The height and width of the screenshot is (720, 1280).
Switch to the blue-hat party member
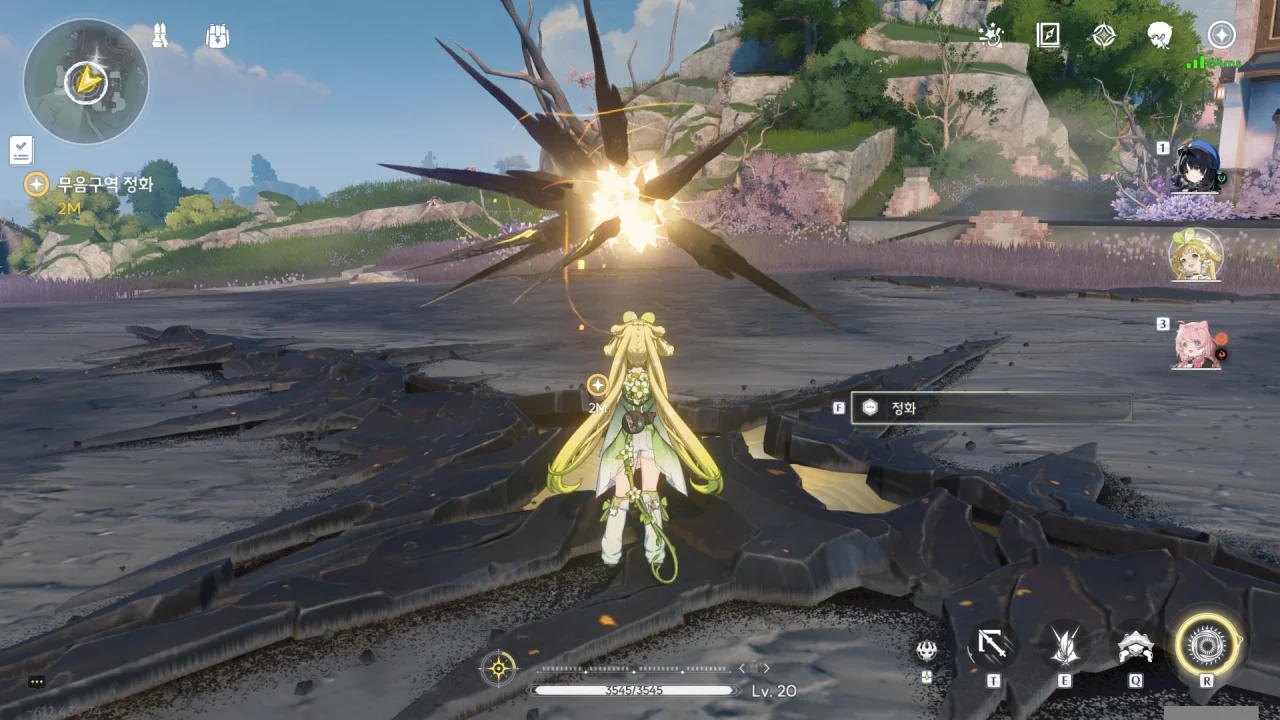(x=1196, y=168)
